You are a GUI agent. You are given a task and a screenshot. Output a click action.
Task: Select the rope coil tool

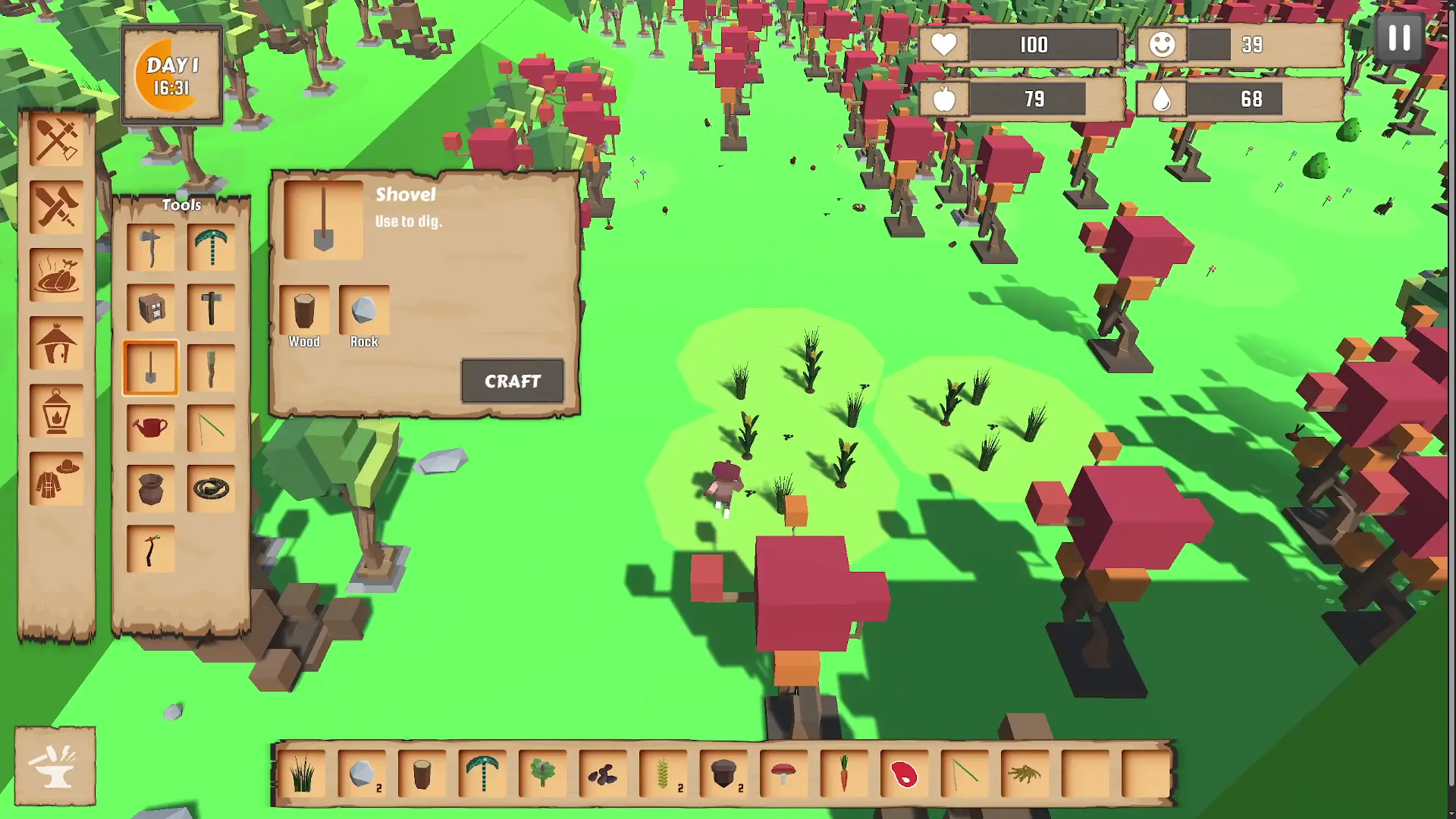(211, 489)
